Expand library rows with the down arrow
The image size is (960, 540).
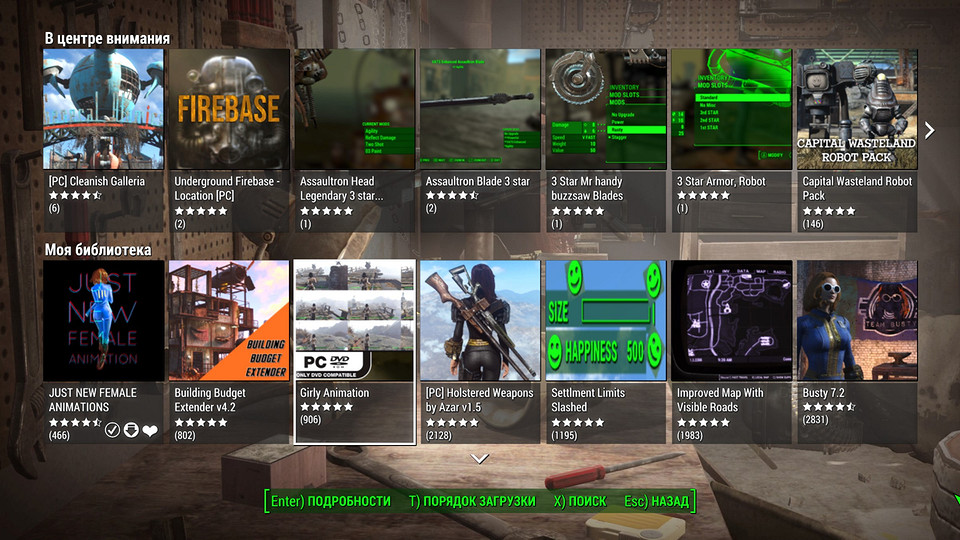tap(480, 458)
